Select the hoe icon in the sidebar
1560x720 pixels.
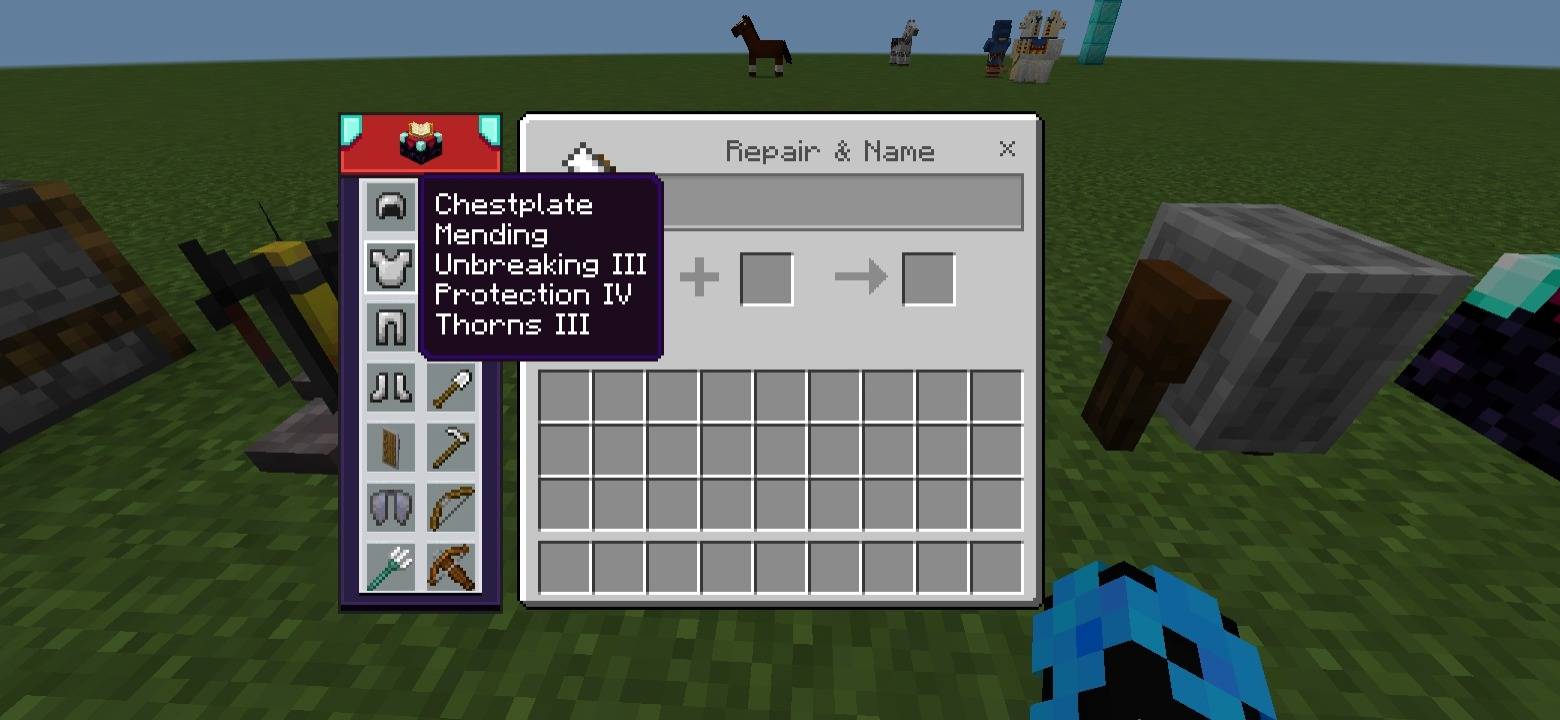tap(450, 446)
